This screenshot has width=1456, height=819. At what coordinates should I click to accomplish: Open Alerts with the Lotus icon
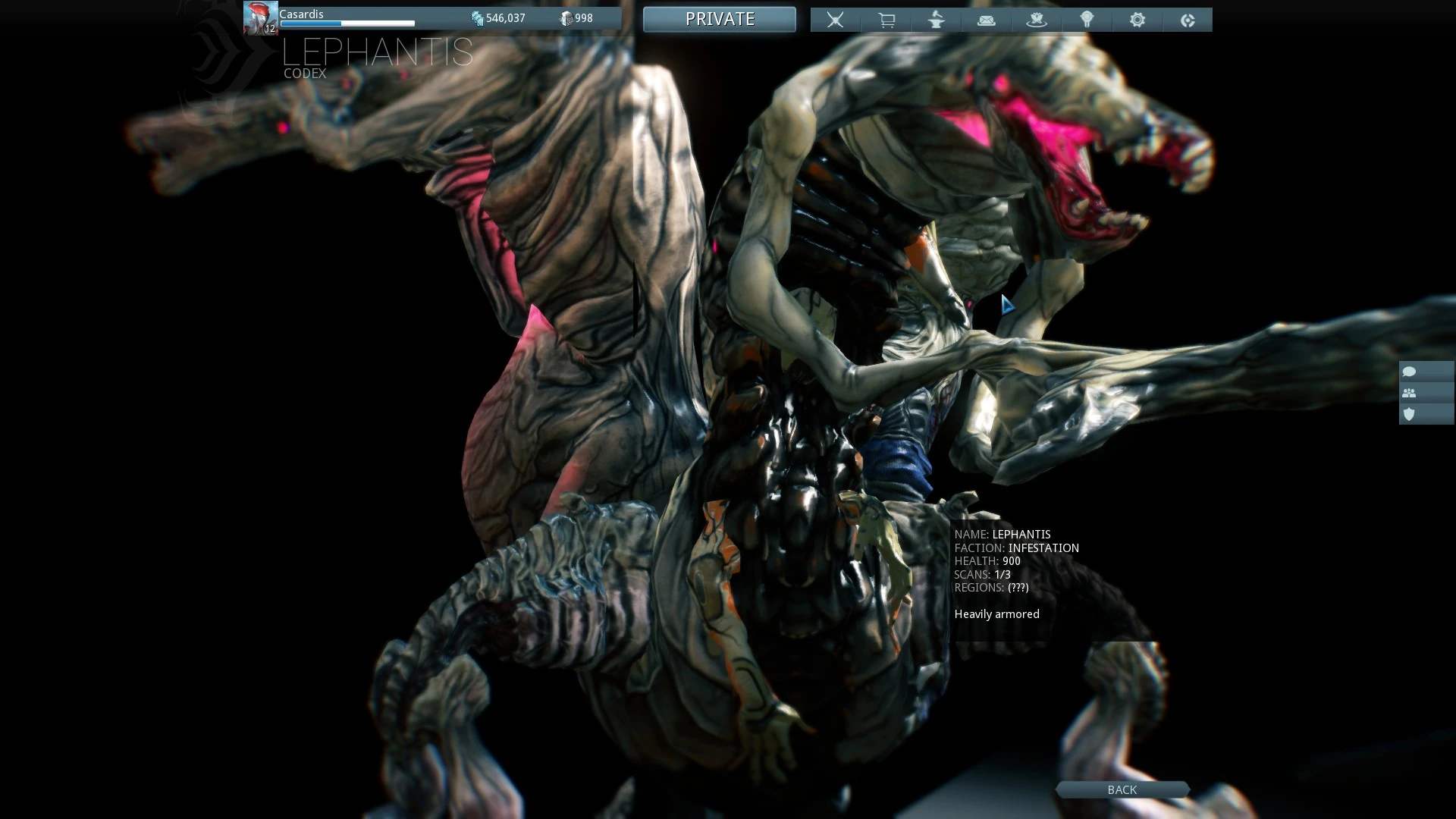click(1036, 20)
